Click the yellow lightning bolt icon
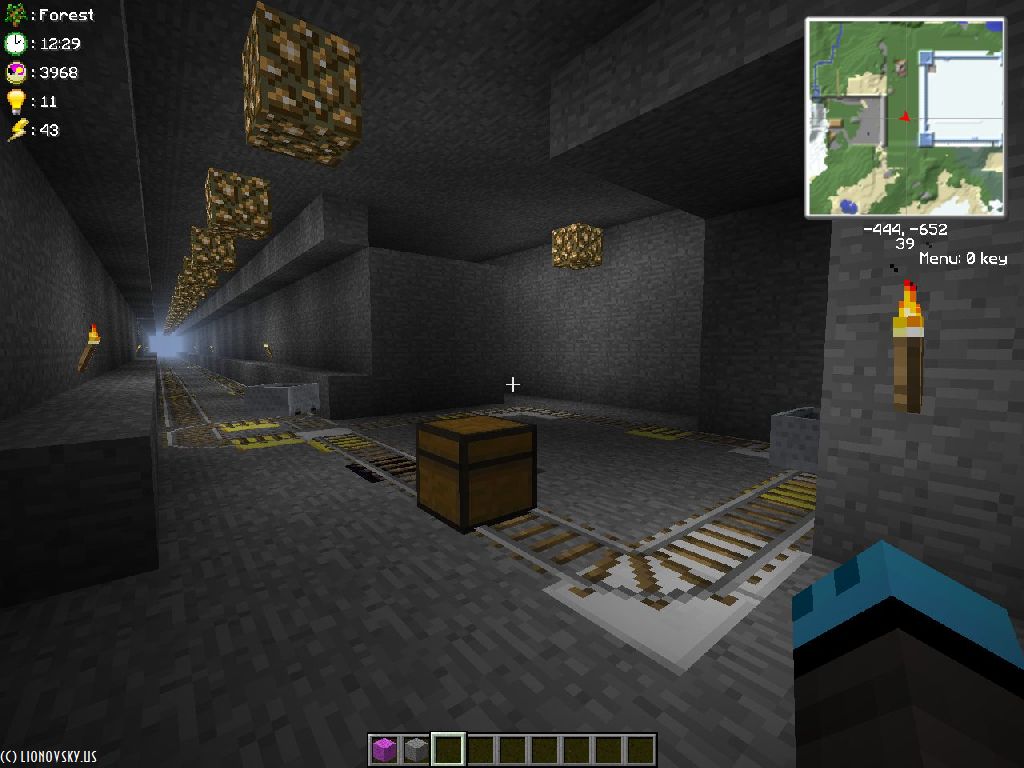Image resolution: width=1024 pixels, height=768 pixels. (x=17, y=130)
